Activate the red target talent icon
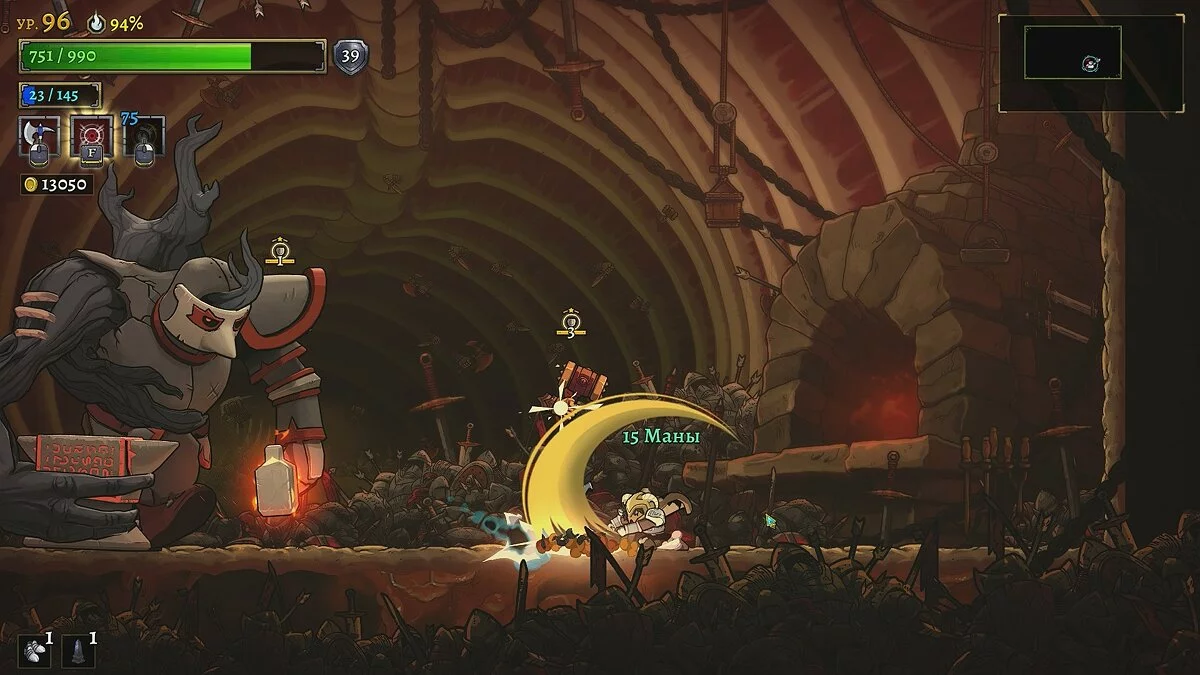 (91, 135)
